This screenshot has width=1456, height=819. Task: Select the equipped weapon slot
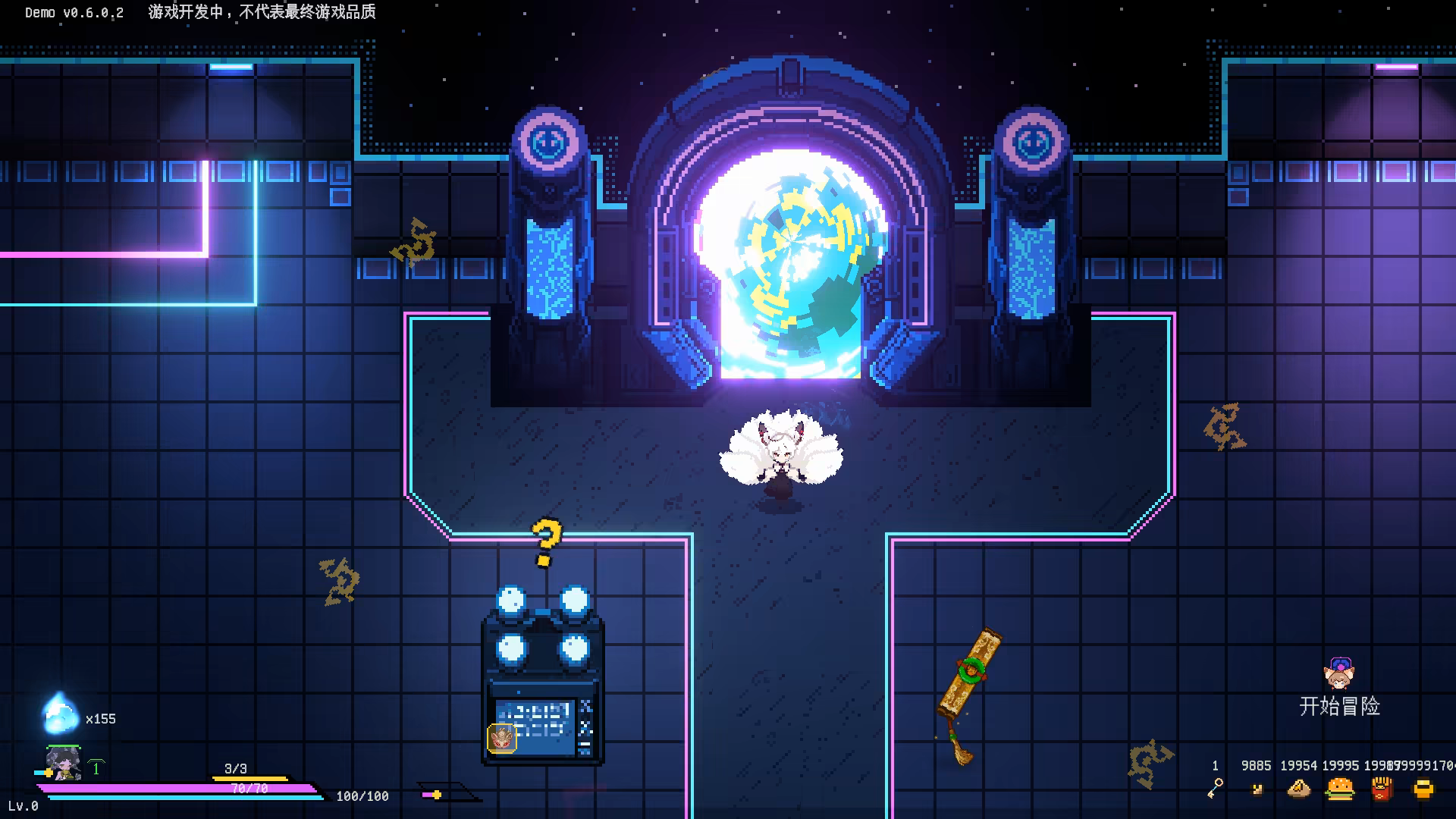click(447, 794)
